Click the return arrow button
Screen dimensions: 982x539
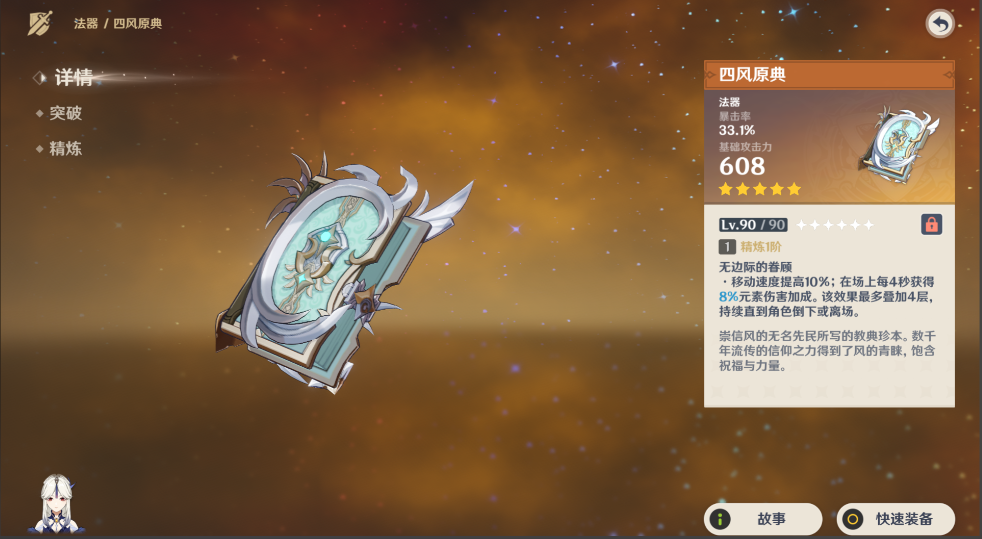[x=939, y=23]
